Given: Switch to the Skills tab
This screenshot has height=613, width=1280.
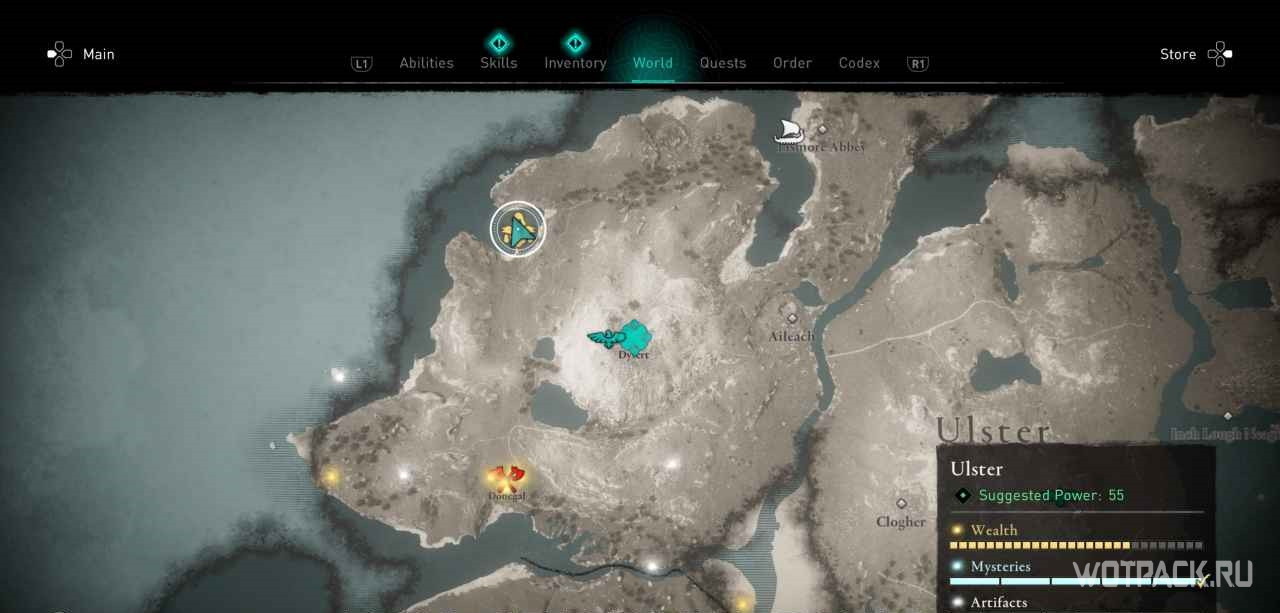Looking at the screenshot, I should (x=498, y=63).
